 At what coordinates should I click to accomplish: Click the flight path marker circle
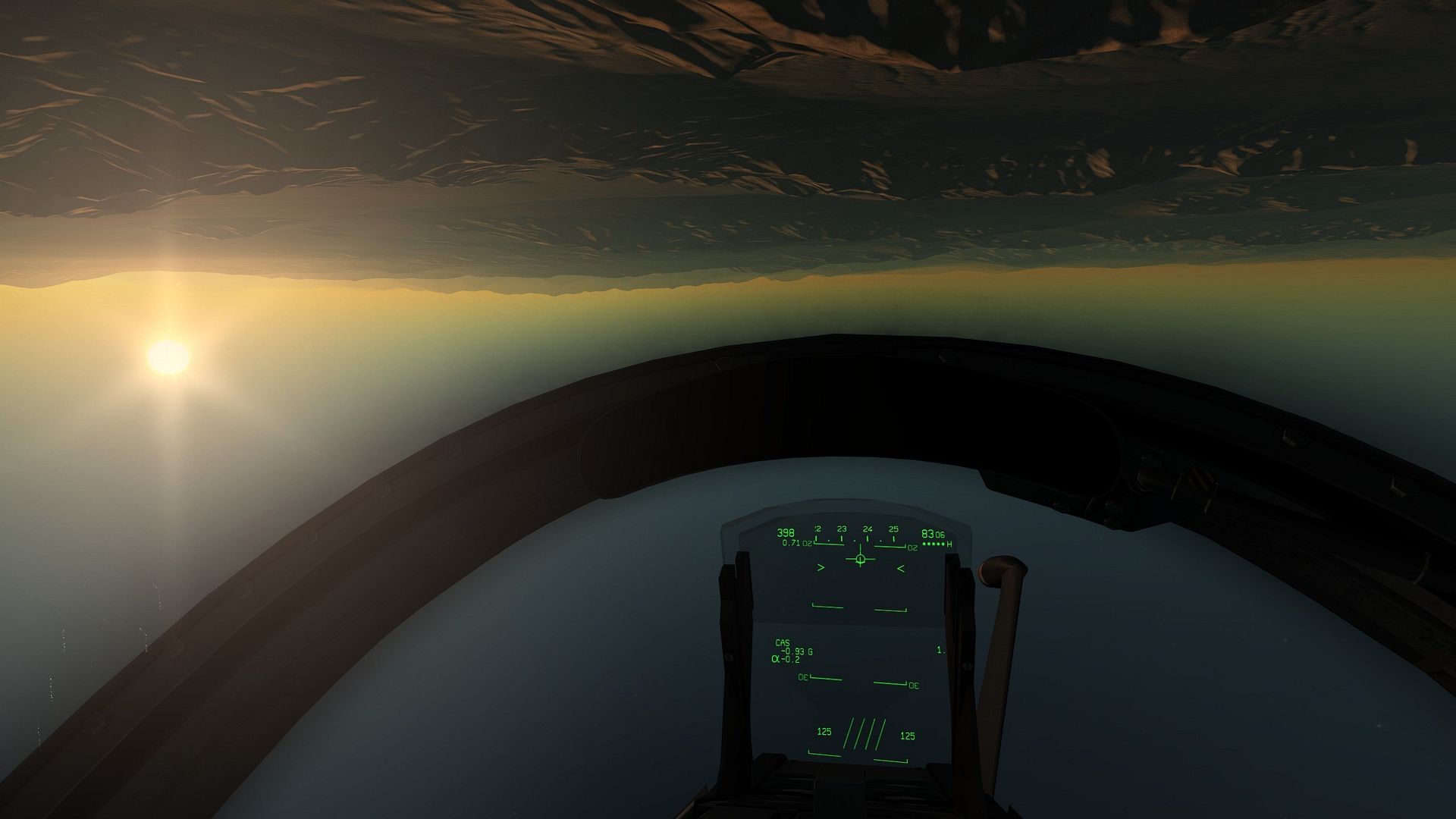860,559
